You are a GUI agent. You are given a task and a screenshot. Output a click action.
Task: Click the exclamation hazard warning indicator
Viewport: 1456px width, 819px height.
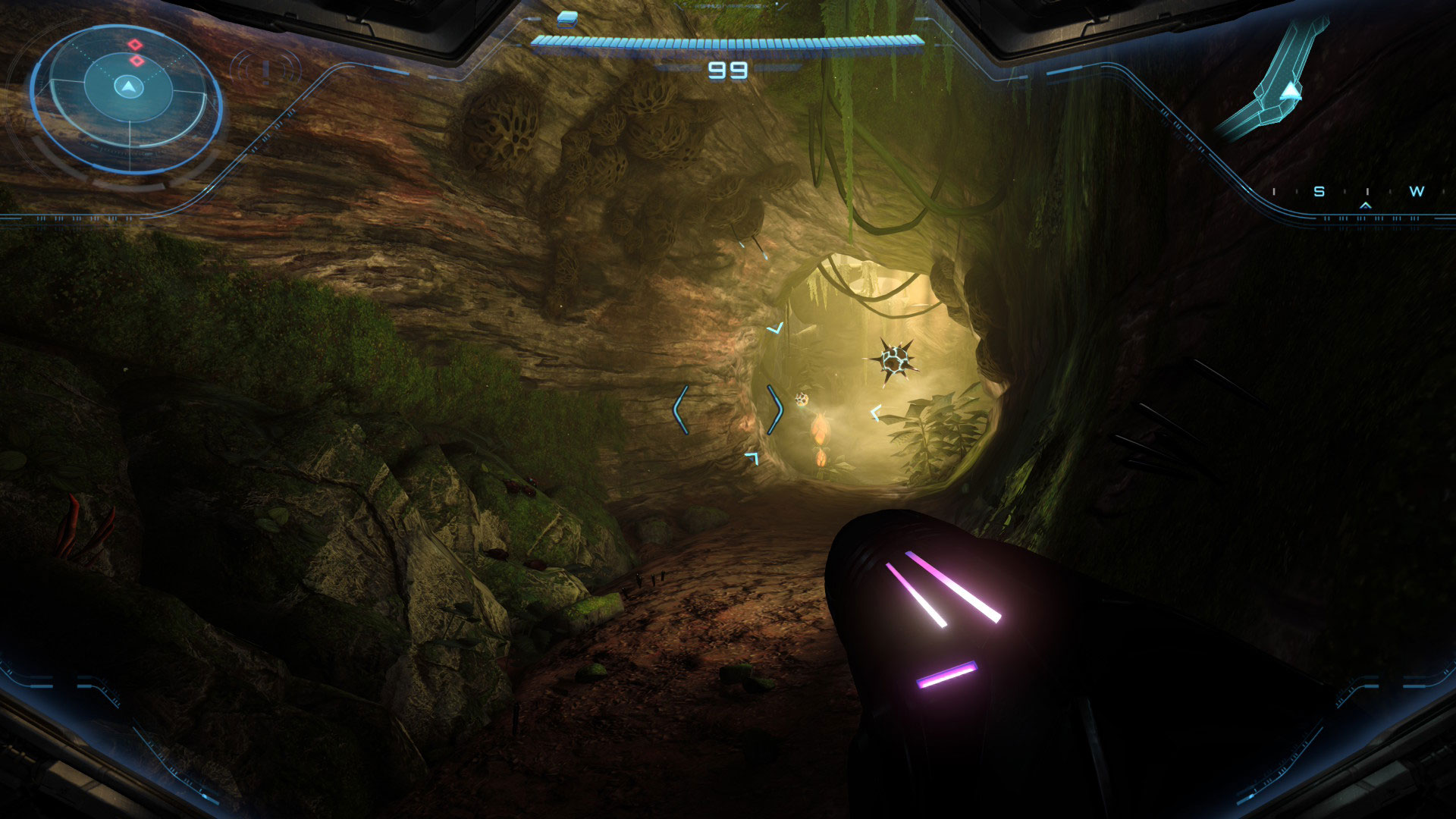click(265, 71)
